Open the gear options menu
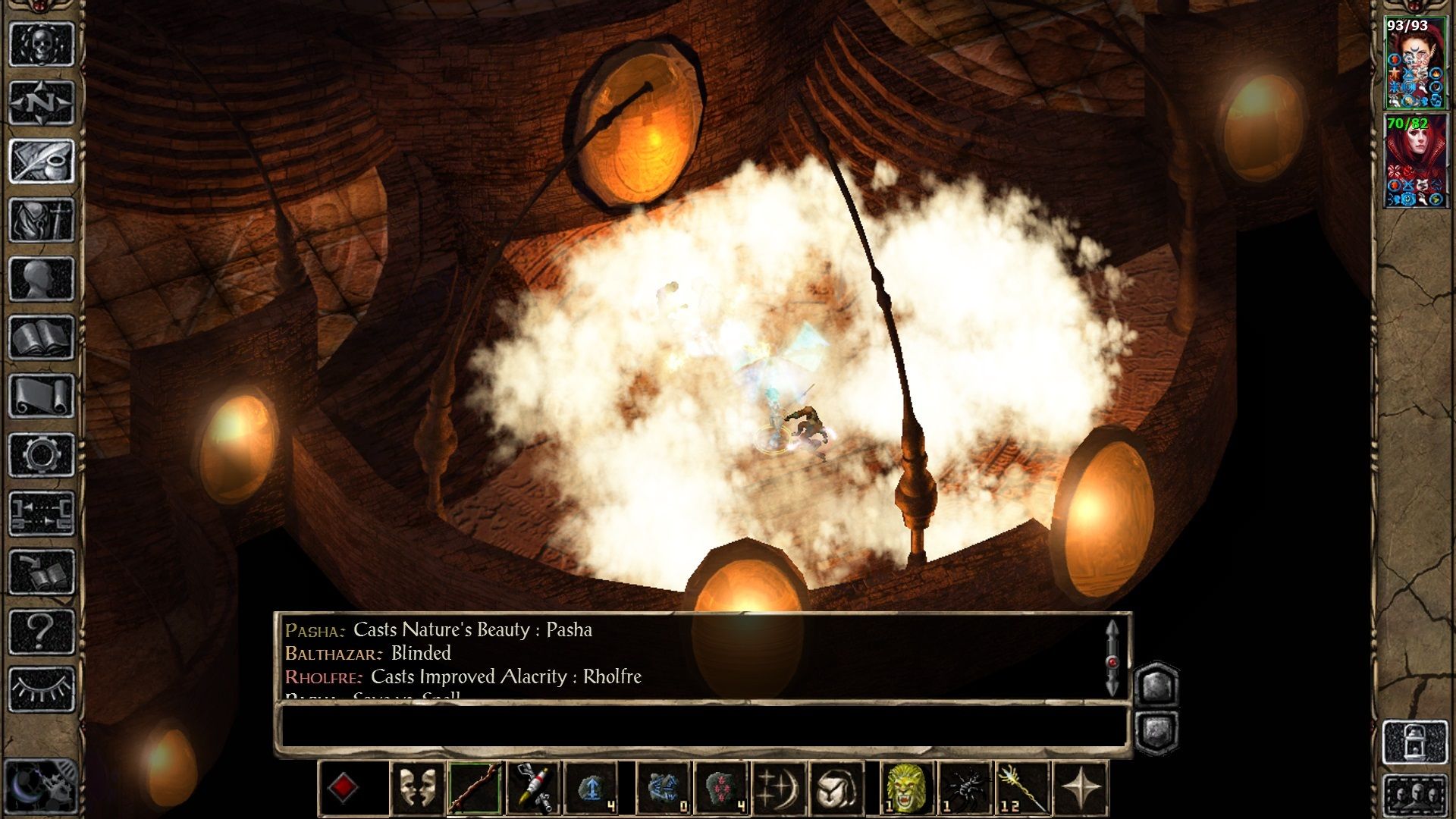 (x=42, y=455)
